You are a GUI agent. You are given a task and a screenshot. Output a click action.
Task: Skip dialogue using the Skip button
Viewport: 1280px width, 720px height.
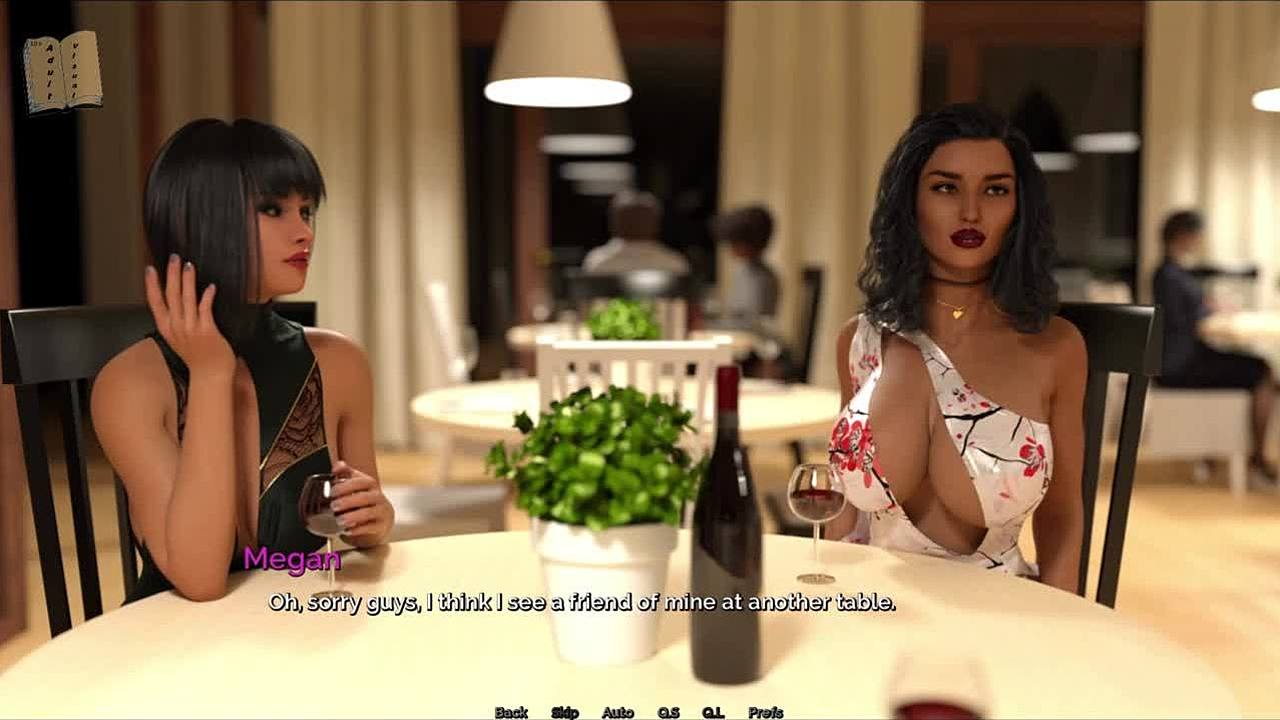tap(565, 712)
